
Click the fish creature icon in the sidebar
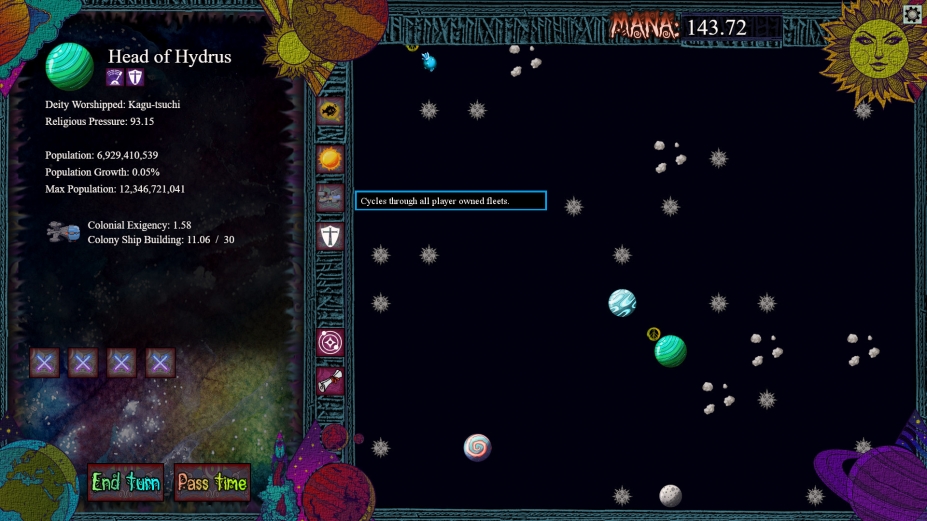click(330, 111)
